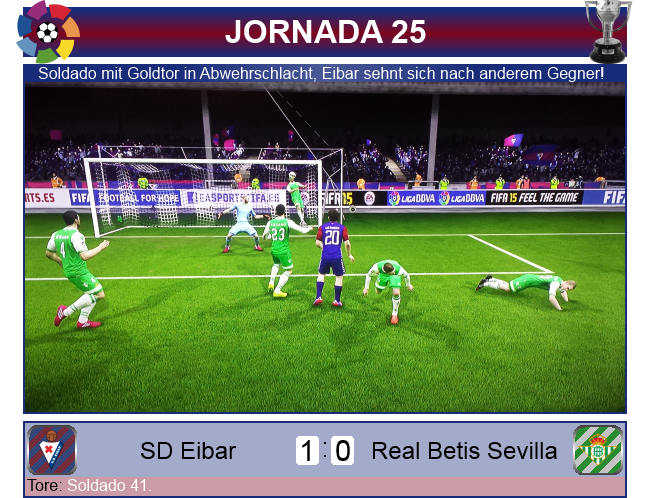The height and width of the screenshot is (498, 650).
Task: Open the SD Eibar club crest
Action: [52, 450]
